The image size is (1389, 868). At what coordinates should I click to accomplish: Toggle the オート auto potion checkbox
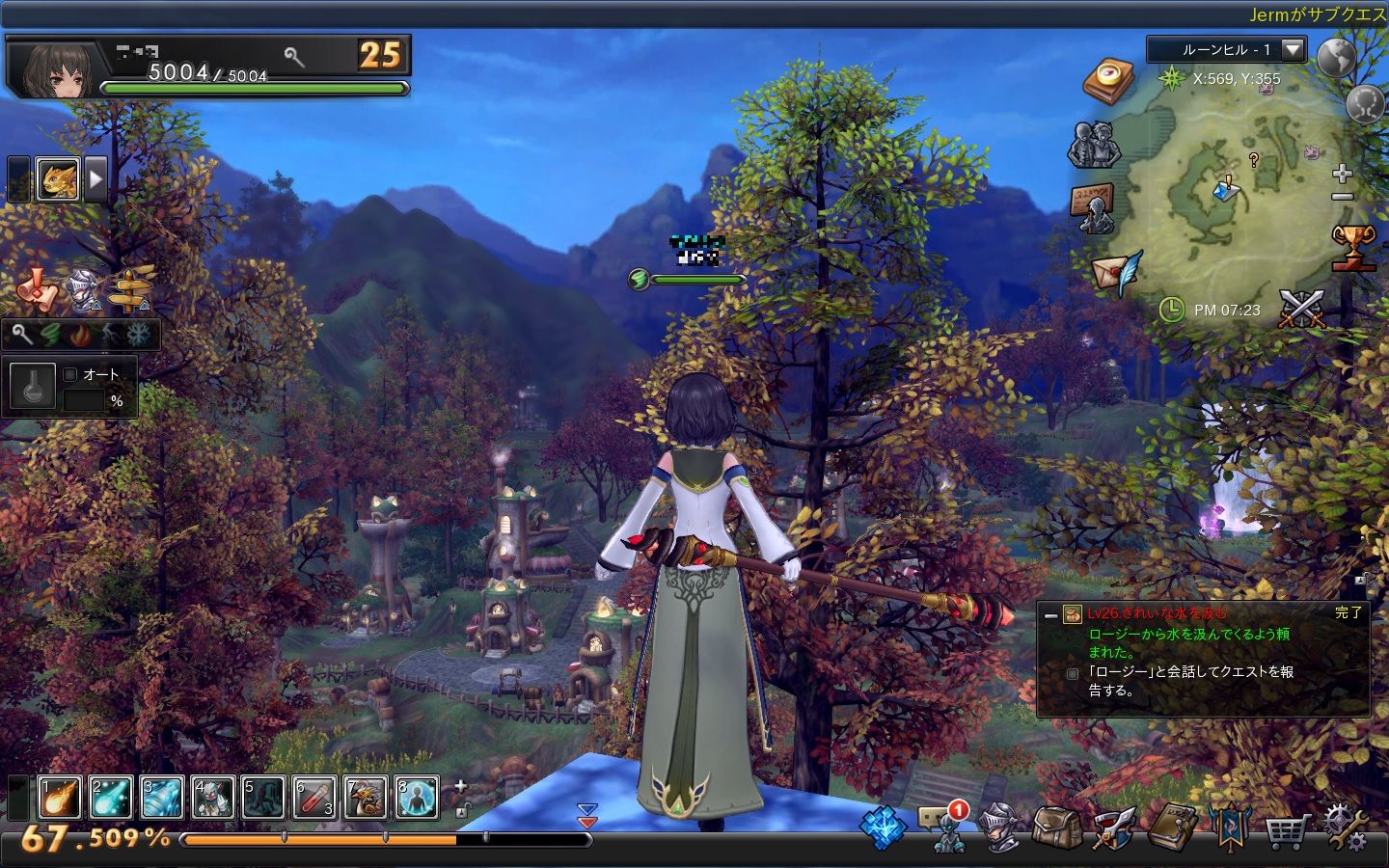coord(70,374)
